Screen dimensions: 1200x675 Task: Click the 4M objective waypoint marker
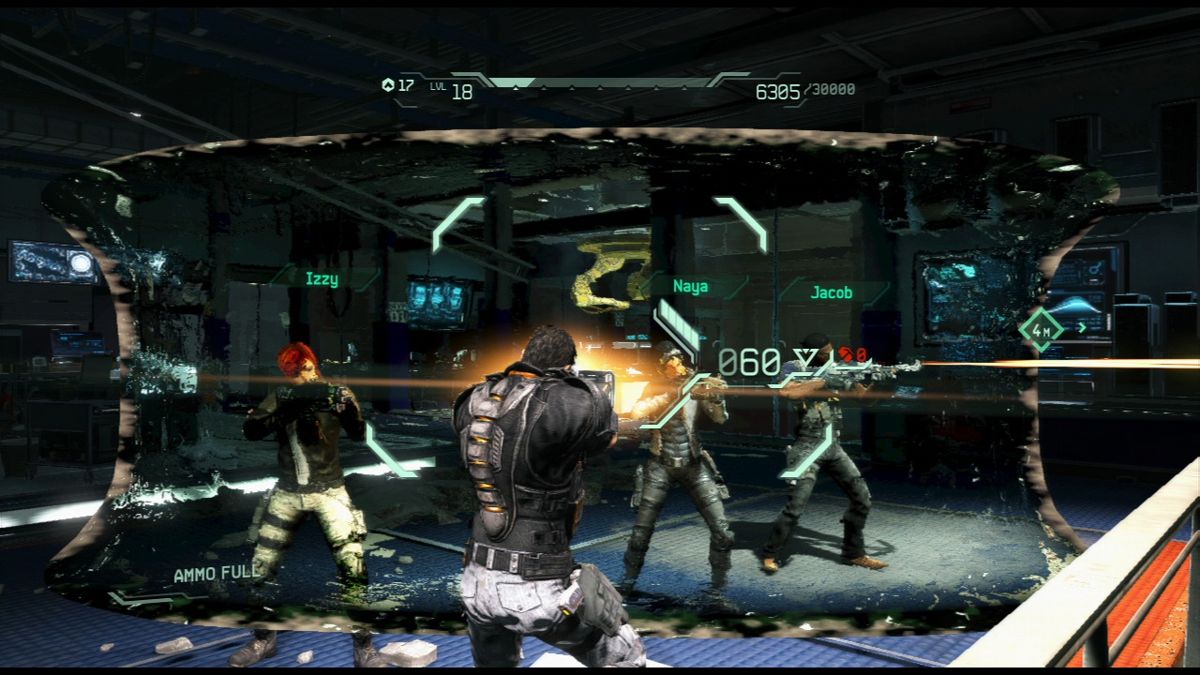1041,330
